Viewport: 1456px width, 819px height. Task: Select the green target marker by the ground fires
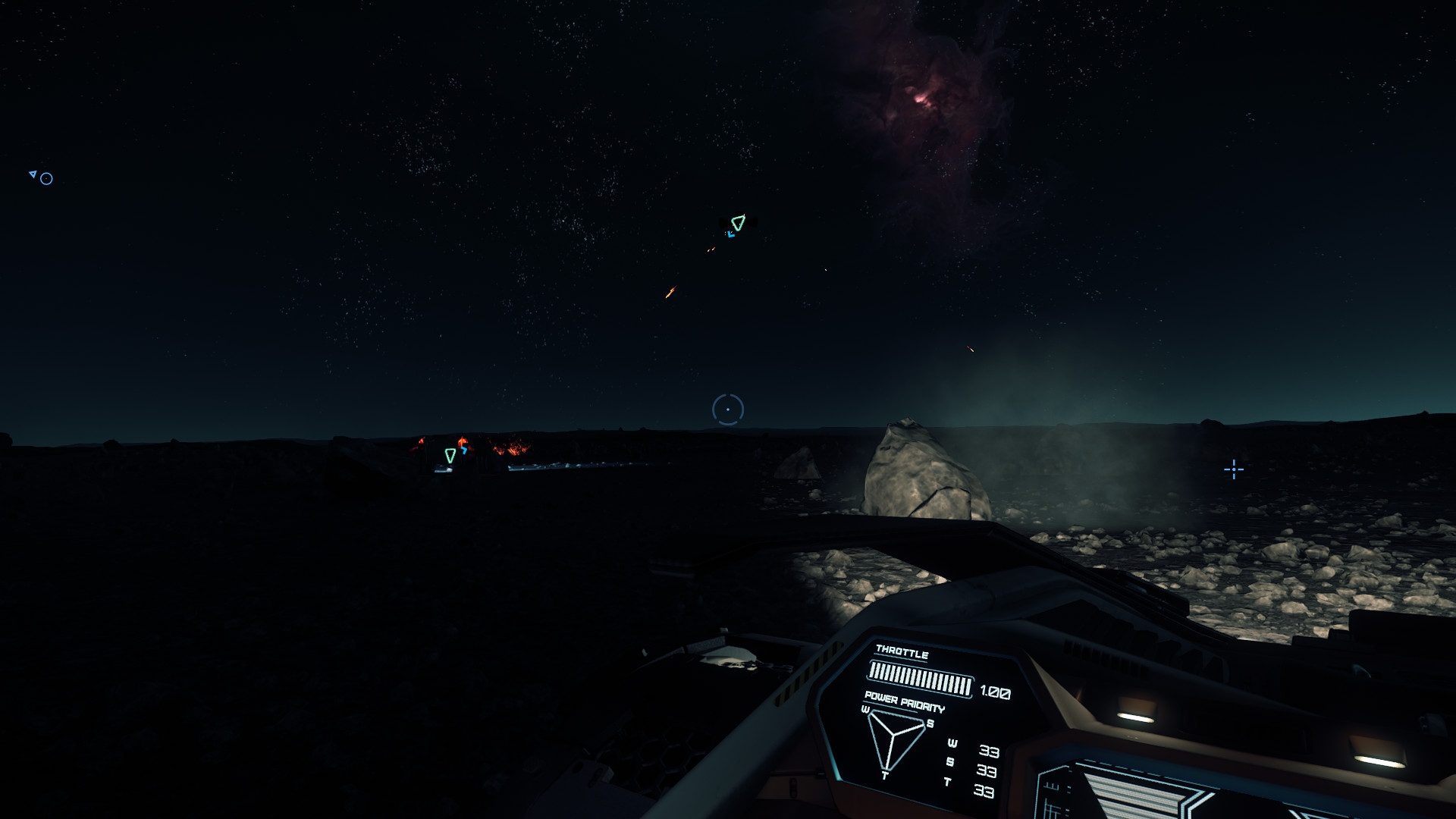tap(450, 455)
